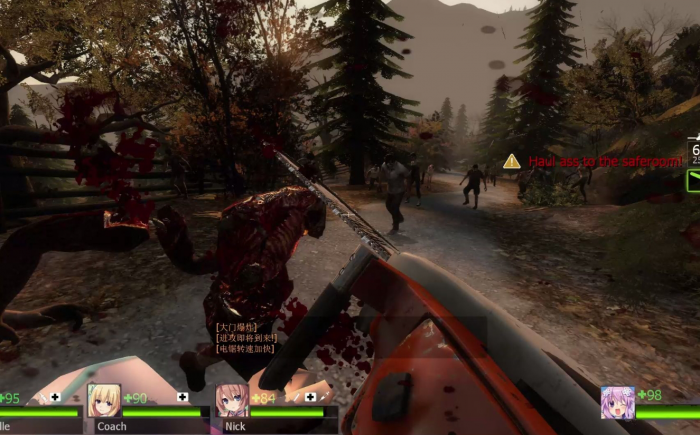The width and height of the screenshot is (700, 435).
Task: Click the purple-haired player portrait
Action: [x=617, y=402]
